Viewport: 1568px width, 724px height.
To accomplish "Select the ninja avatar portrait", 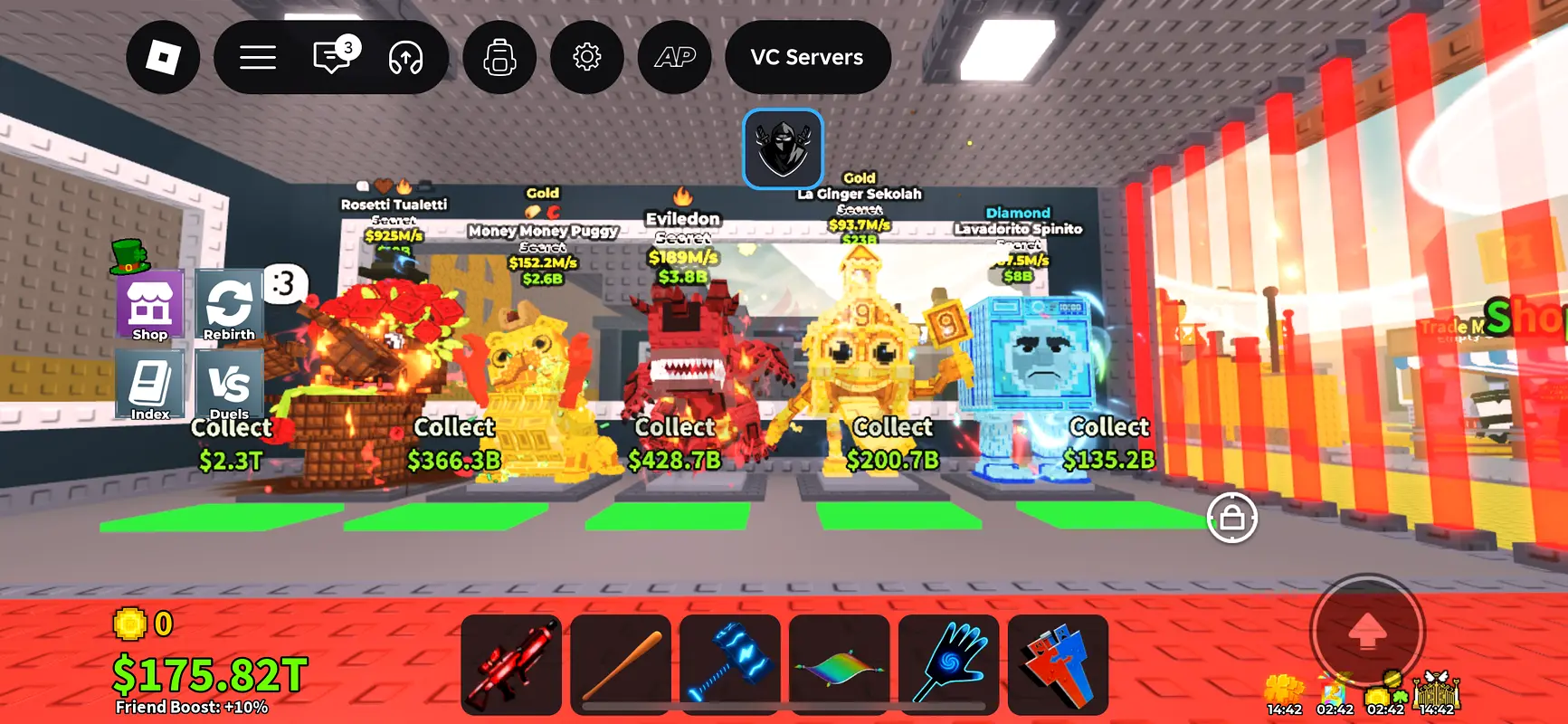I will (784, 149).
